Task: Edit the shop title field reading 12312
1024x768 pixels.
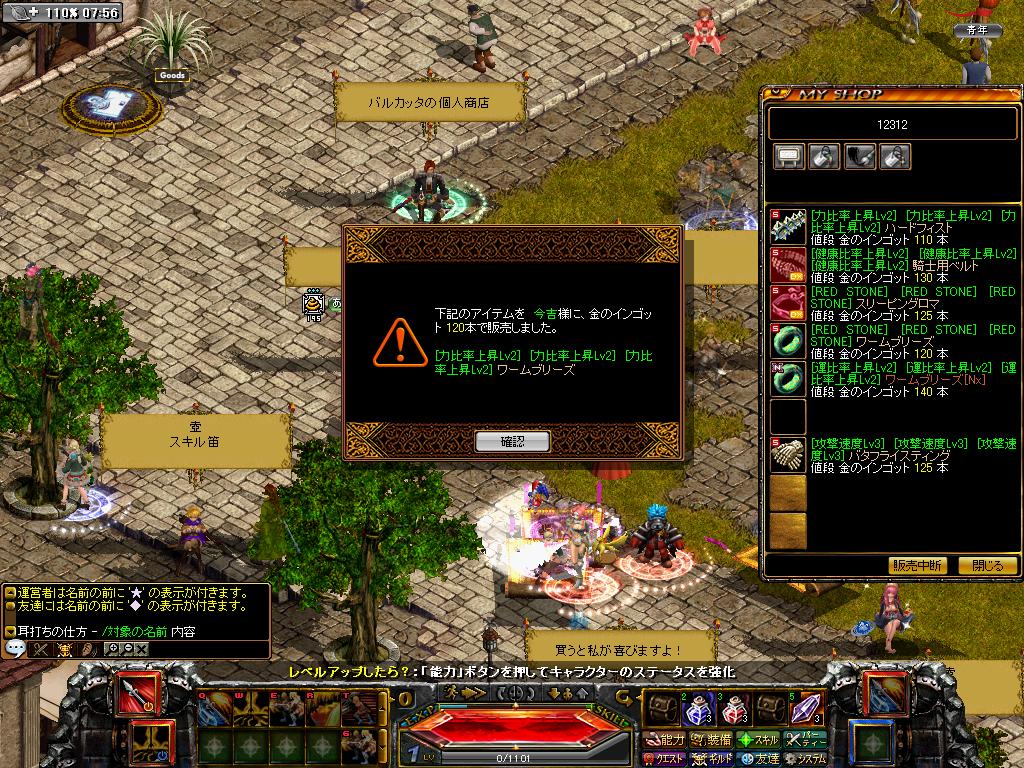Action: (x=891, y=124)
